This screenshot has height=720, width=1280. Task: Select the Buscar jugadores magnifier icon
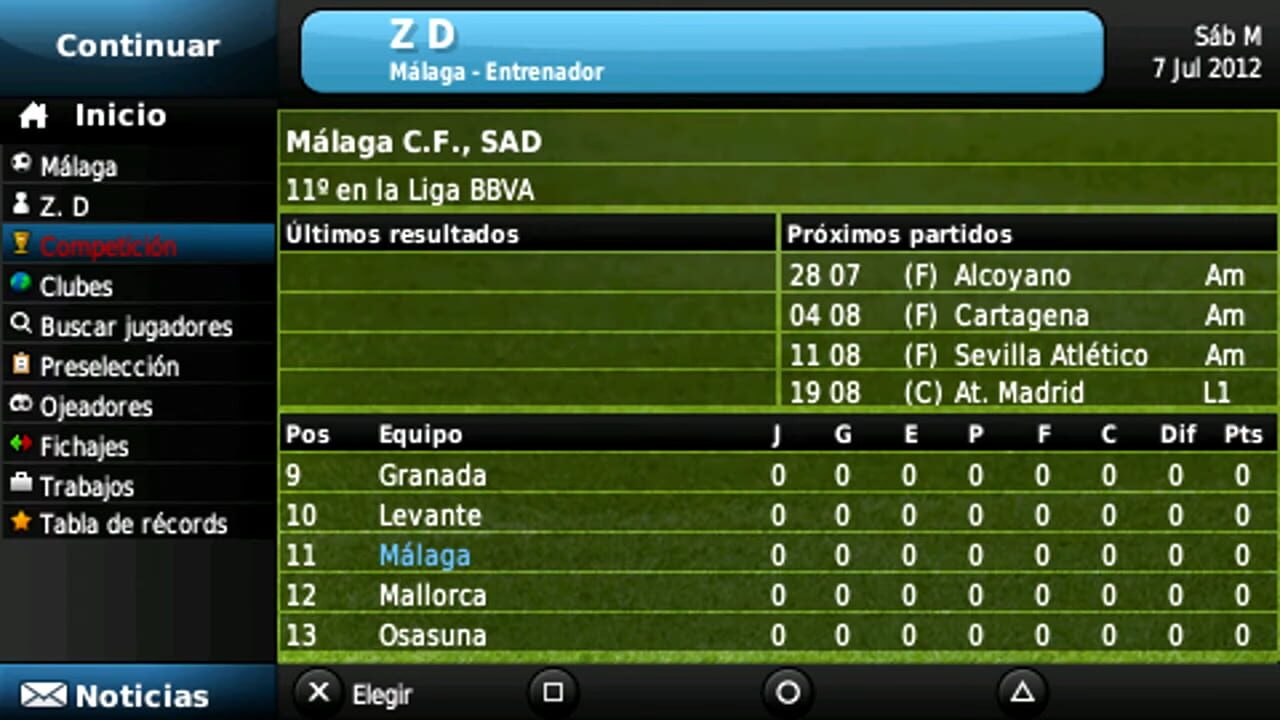pos(22,327)
